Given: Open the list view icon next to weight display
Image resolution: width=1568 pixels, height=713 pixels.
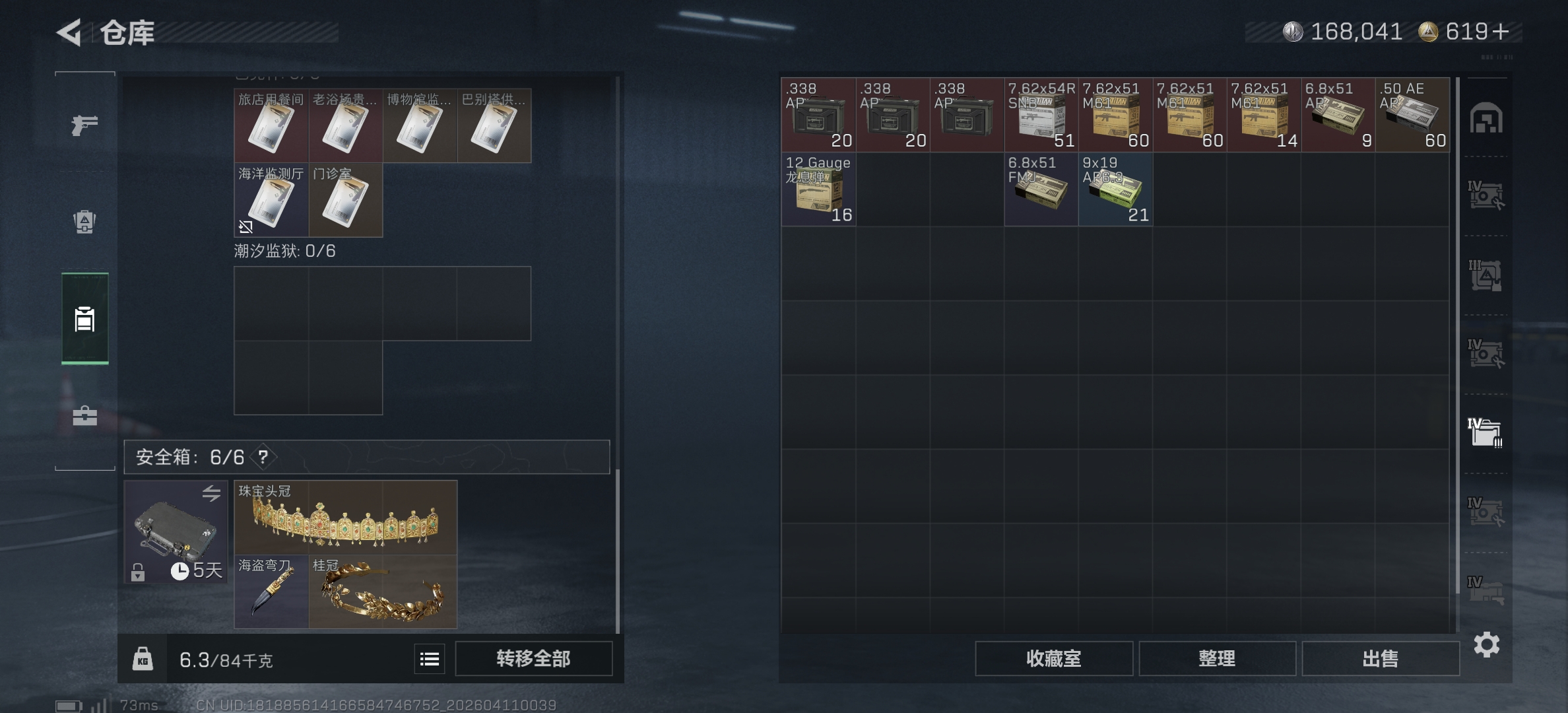Looking at the screenshot, I should tap(429, 658).
